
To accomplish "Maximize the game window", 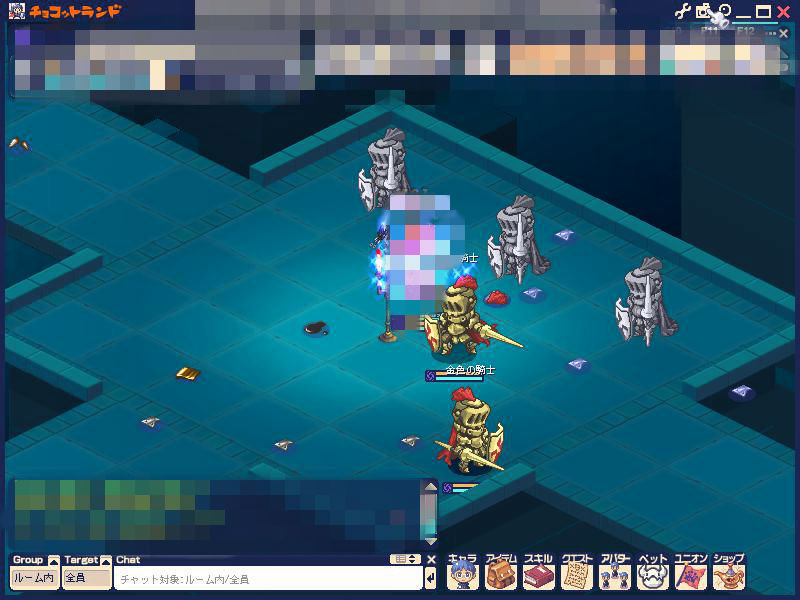I will (x=763, y=12).
